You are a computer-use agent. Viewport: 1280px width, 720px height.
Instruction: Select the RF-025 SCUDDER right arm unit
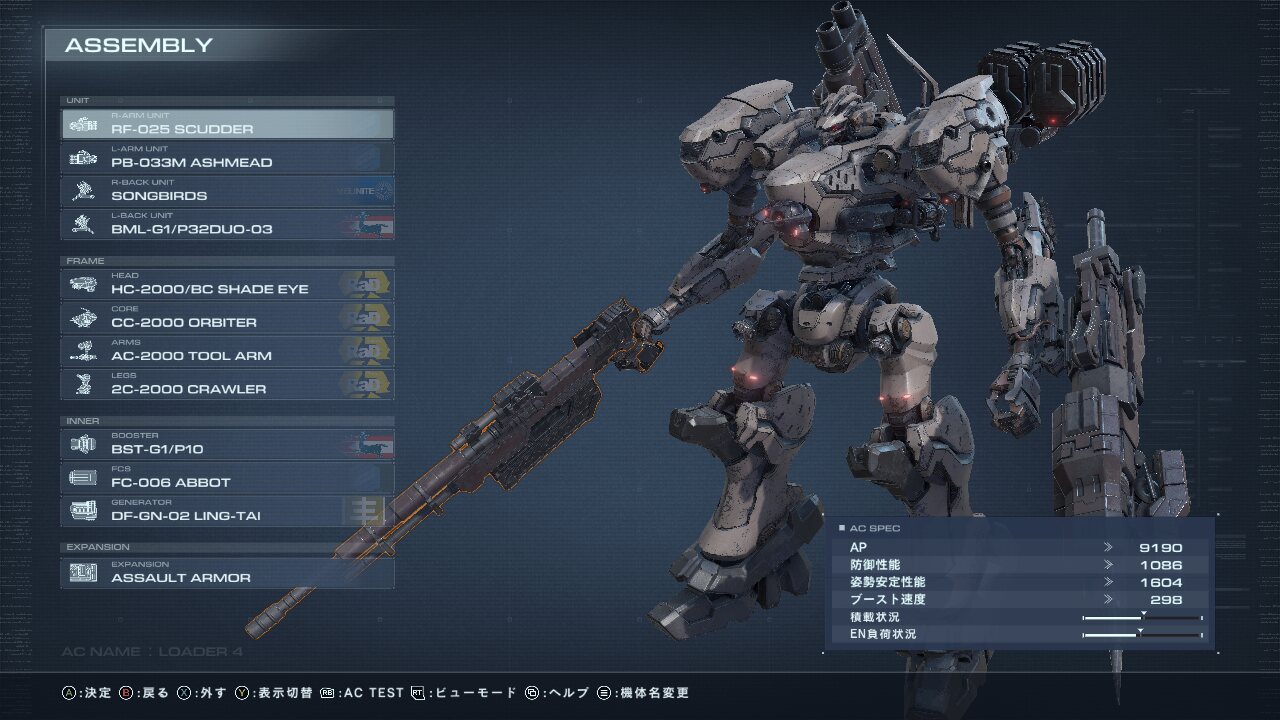[227, 124]
